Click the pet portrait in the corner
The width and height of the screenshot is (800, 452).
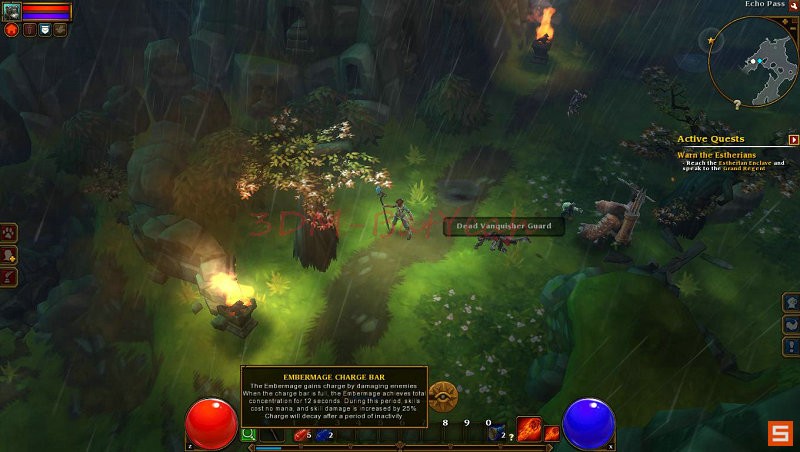[x=11, y=11]
